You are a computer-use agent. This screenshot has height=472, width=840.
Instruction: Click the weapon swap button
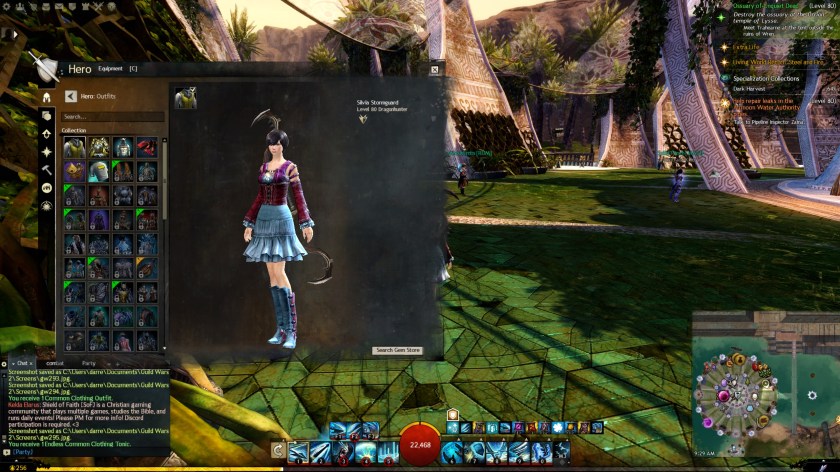(x=277, y=452)
